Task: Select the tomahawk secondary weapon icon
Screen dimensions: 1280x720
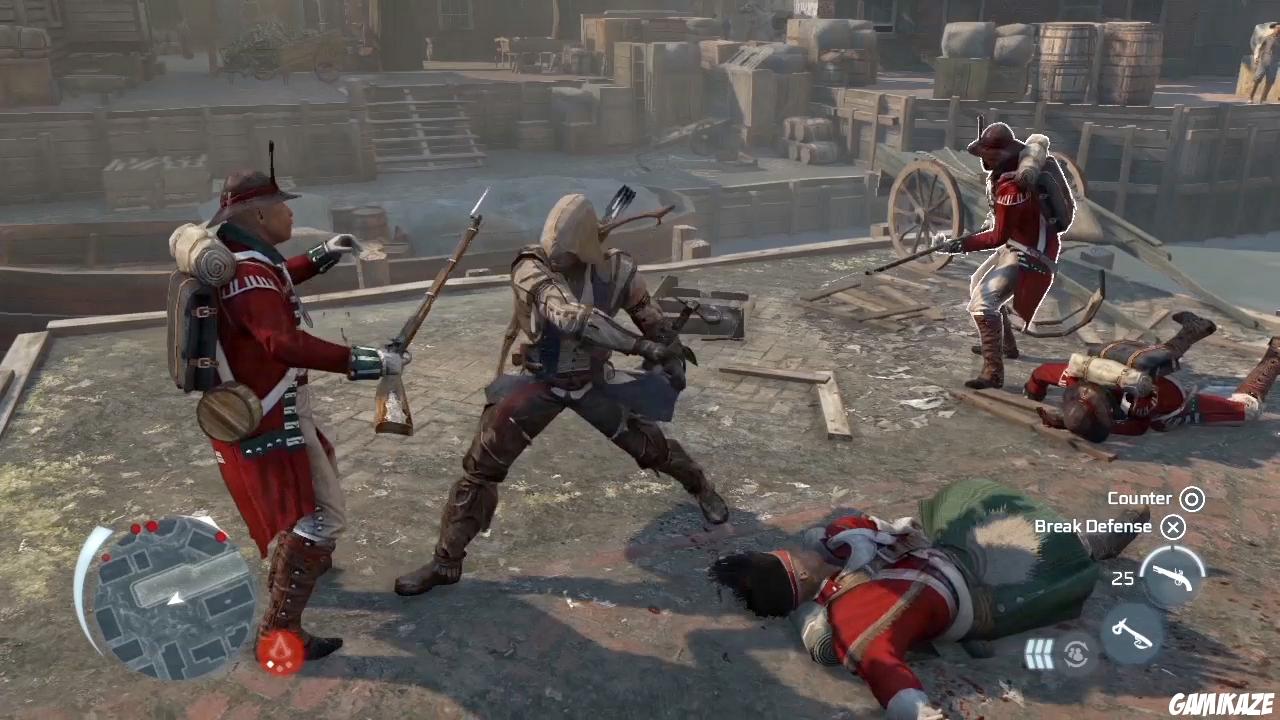Action: point(1132,632)
